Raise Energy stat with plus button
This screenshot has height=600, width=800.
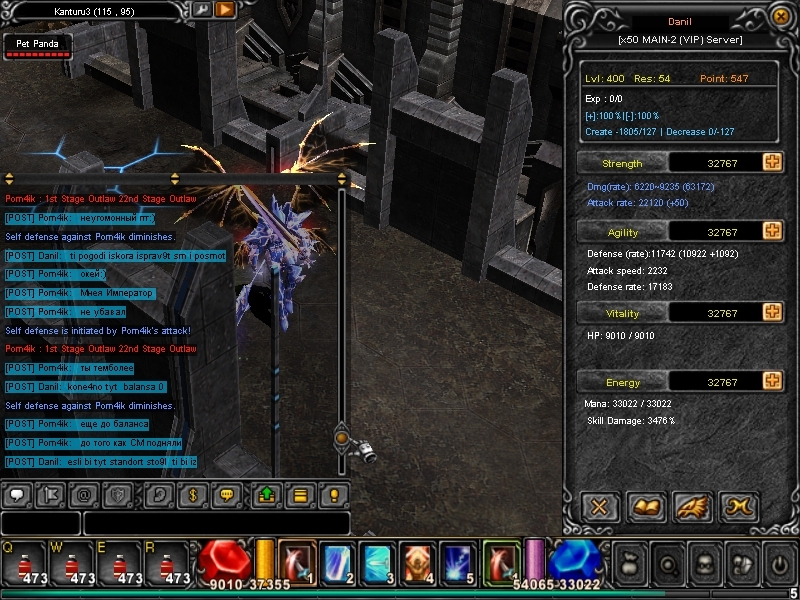[772, 381]
